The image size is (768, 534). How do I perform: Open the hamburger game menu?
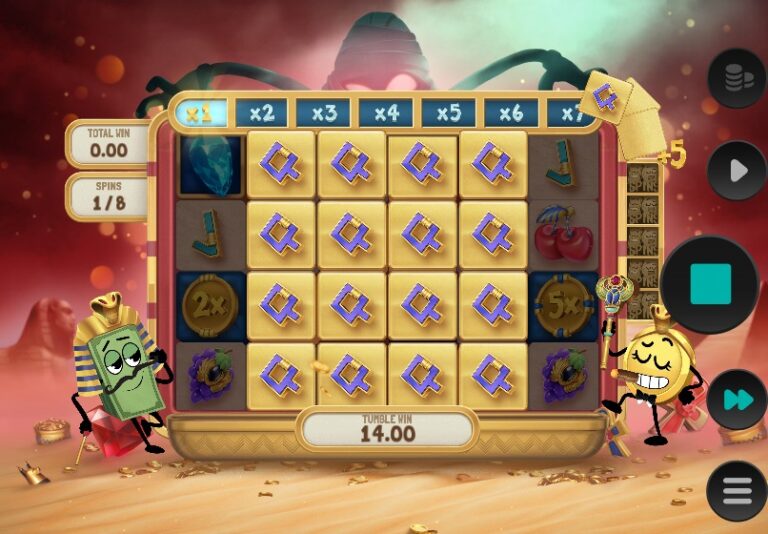[737, 491]
